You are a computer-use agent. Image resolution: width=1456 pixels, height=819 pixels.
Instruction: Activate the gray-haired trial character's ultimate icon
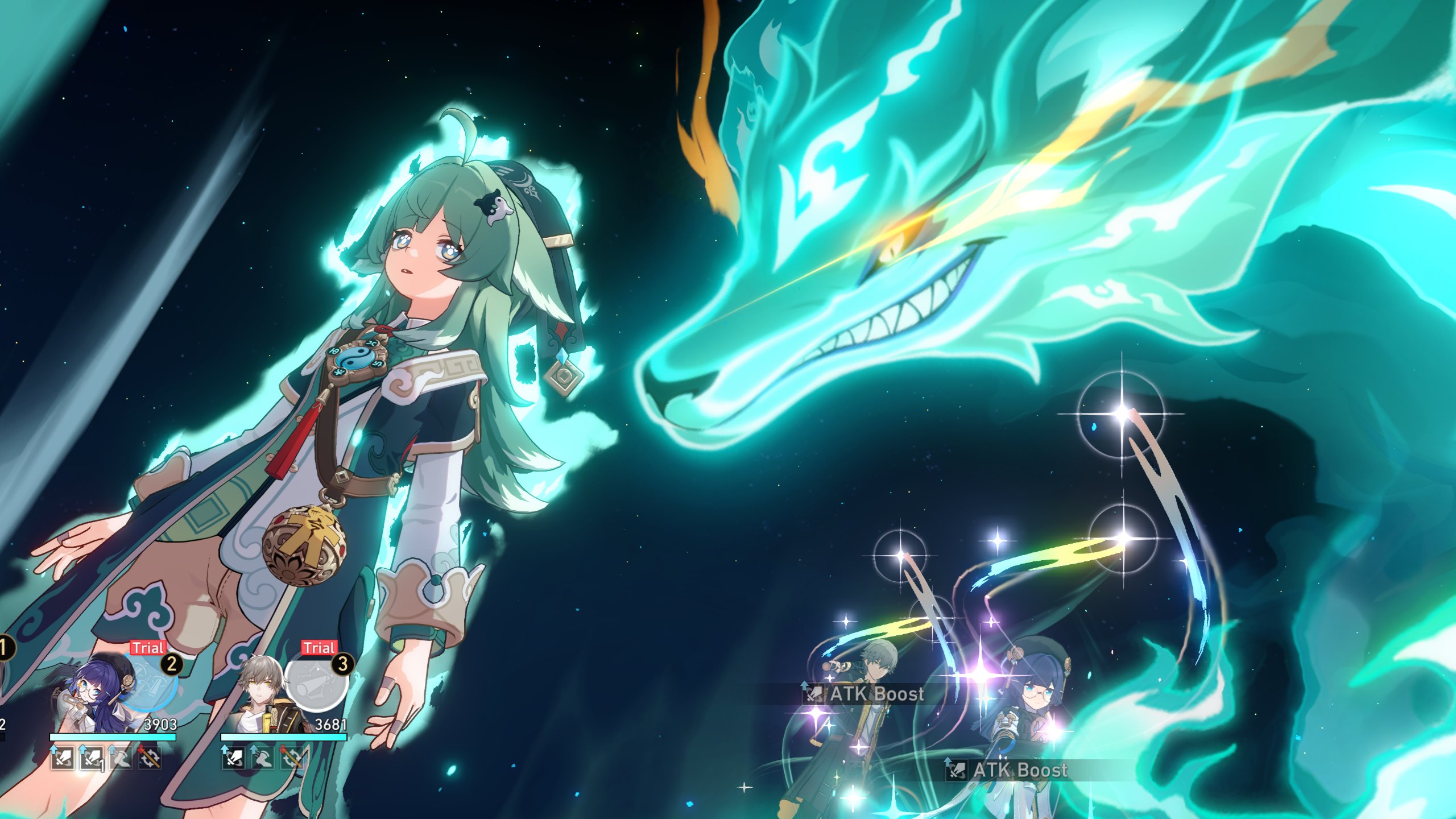coord(316,682)
